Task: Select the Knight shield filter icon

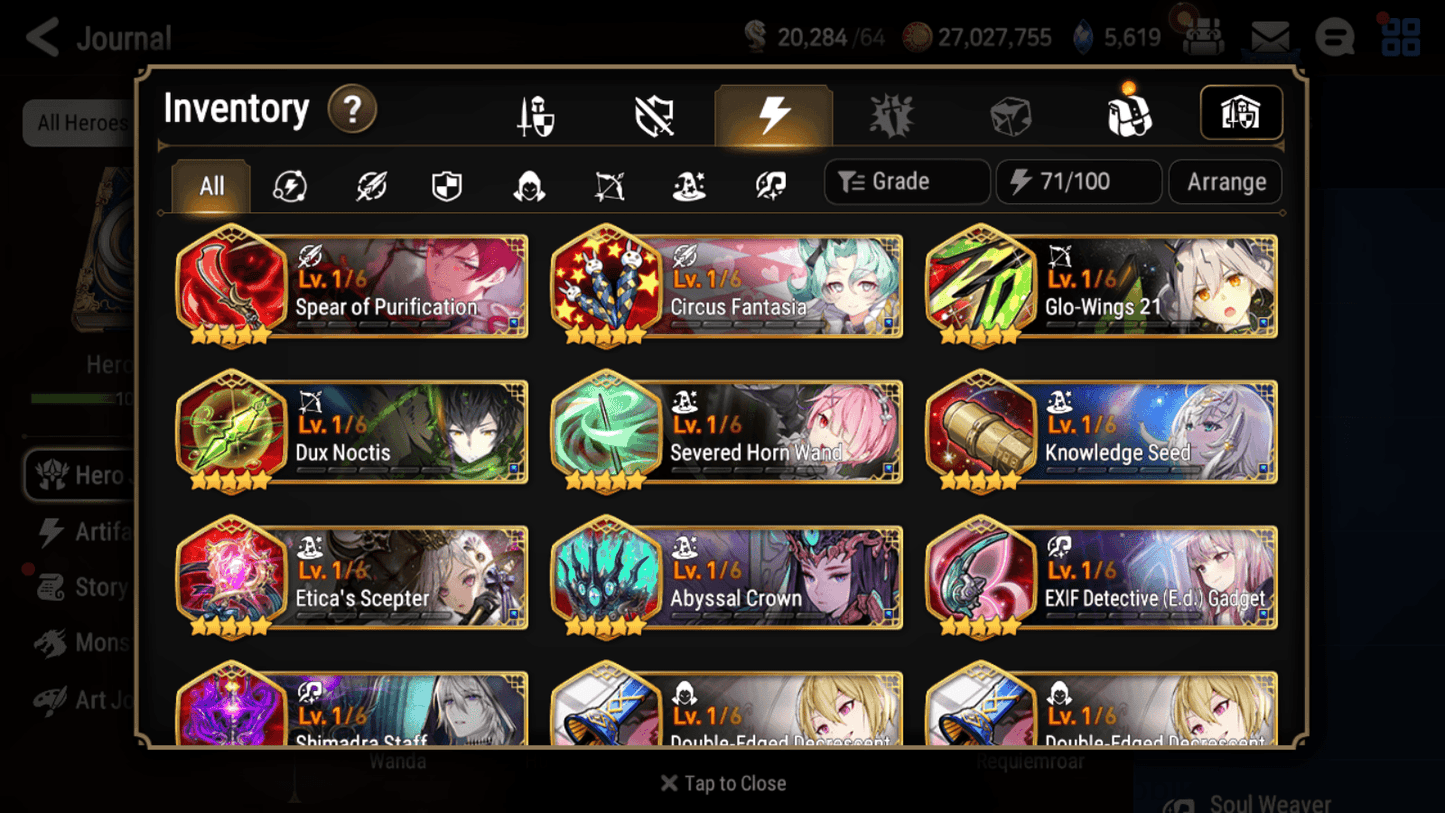Action: point(446,186)
